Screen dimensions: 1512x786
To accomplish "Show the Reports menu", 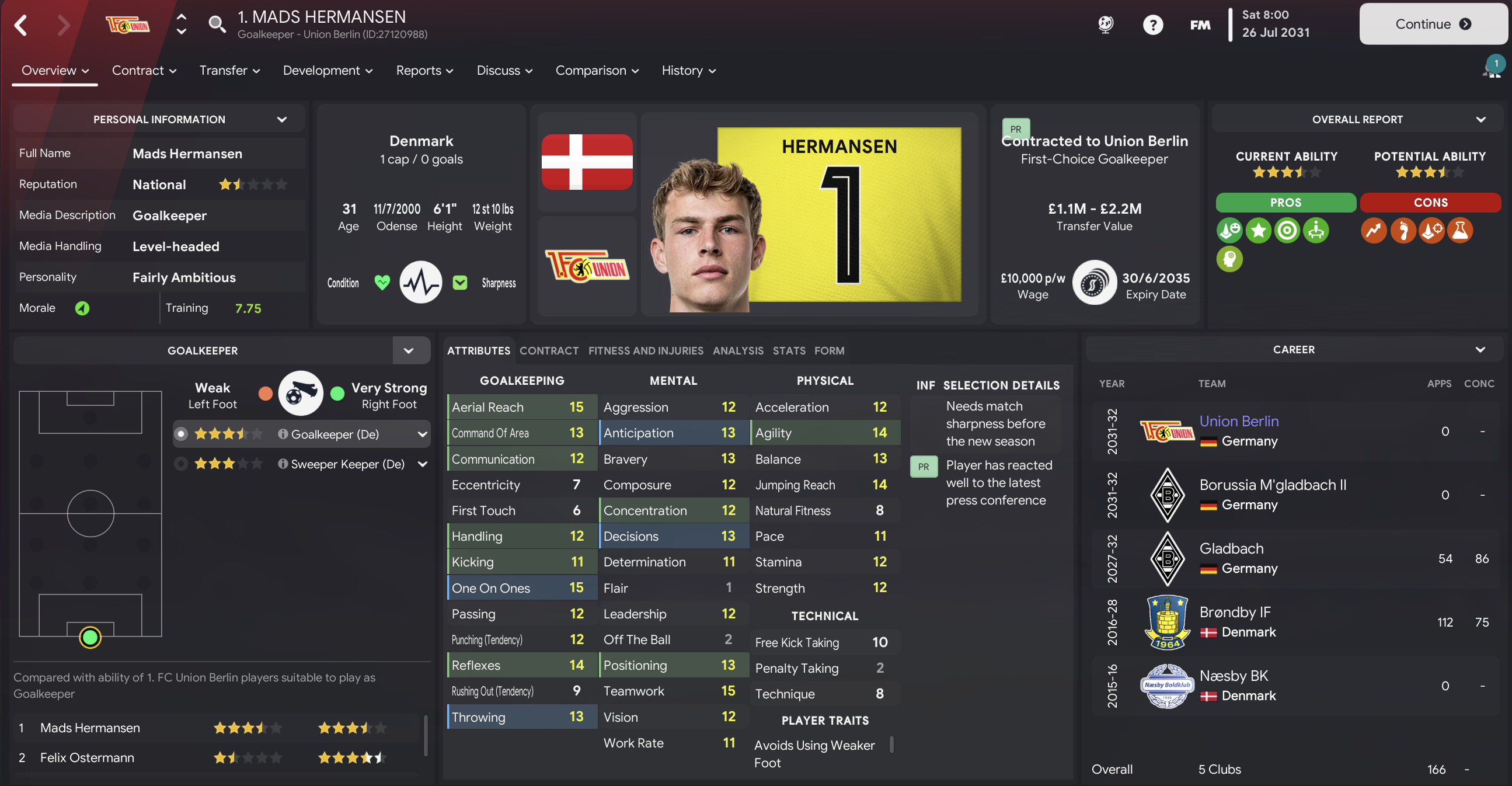I will click(x=424, y=71).
